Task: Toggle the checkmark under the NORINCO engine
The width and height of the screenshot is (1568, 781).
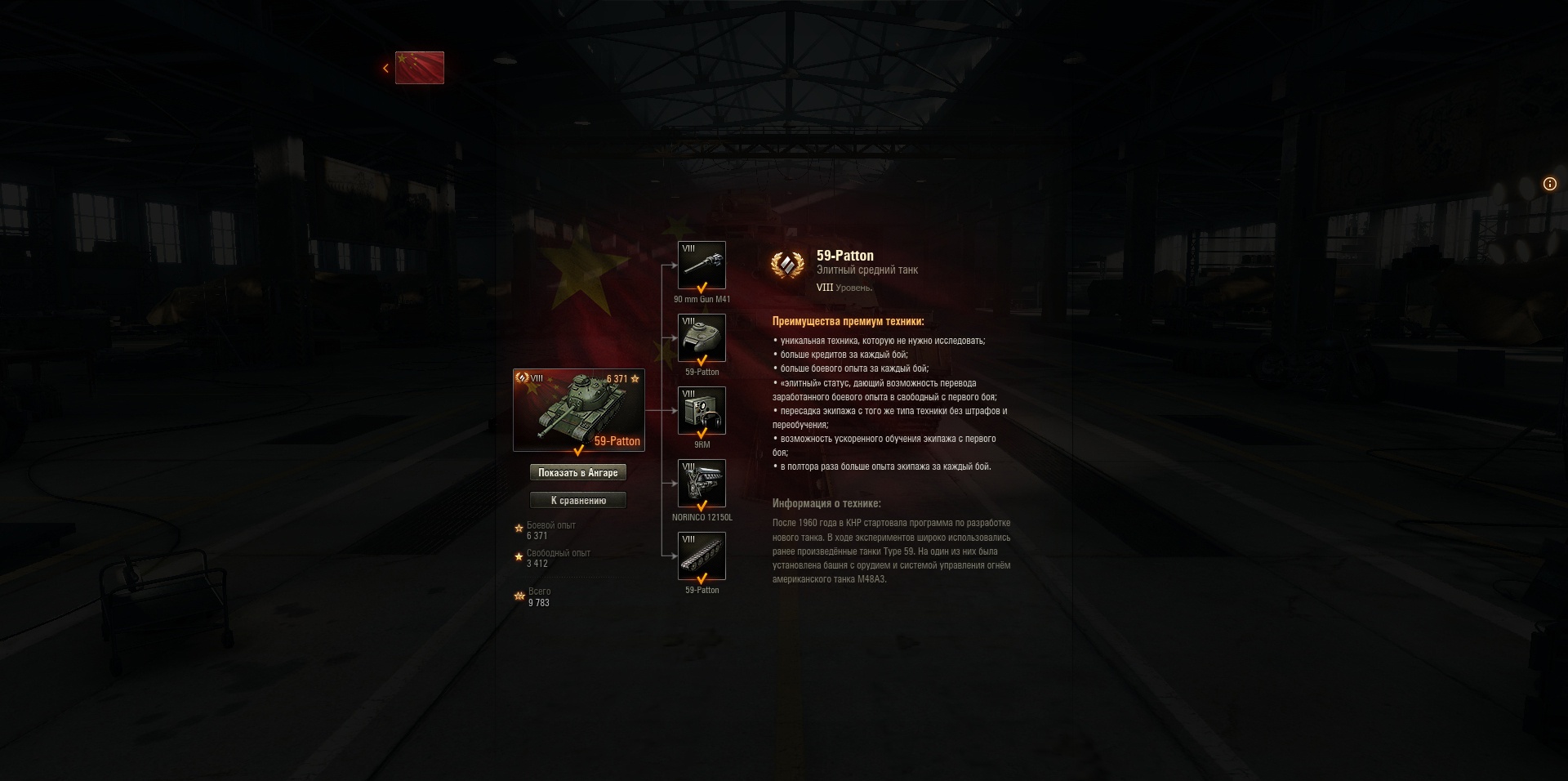Action: coord(701,505)
